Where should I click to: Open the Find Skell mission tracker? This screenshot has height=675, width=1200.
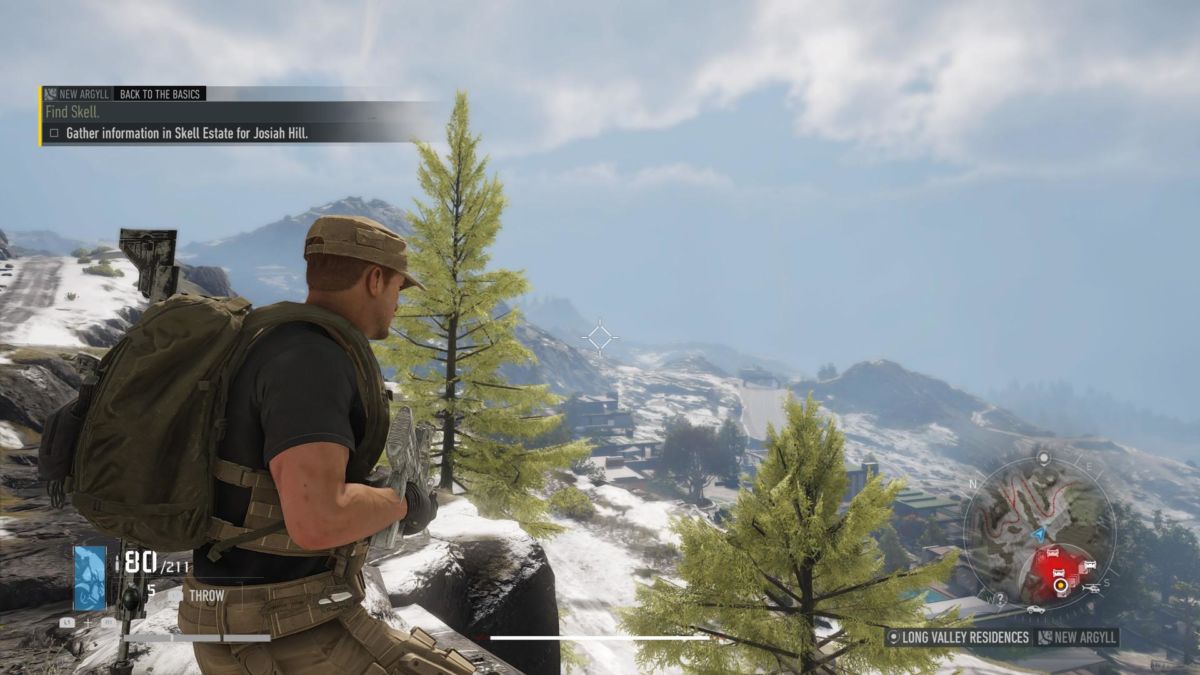[70, 112]
